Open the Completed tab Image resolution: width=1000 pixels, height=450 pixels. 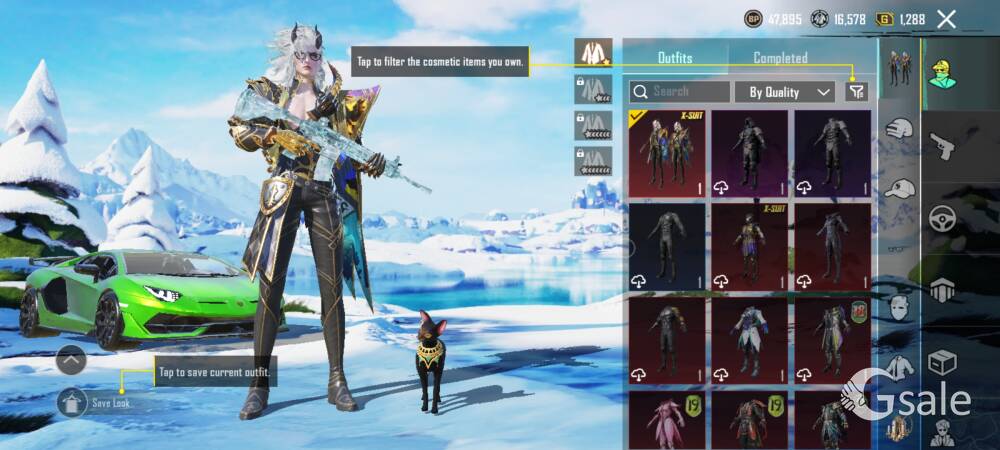780,58
